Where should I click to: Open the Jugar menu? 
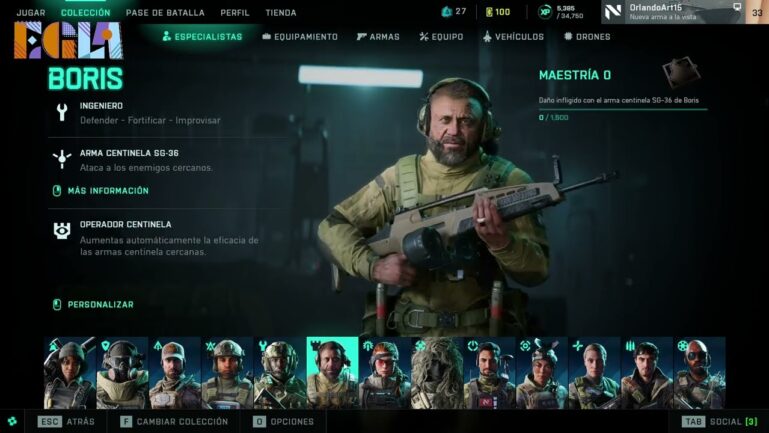click(x=30, y=13)
